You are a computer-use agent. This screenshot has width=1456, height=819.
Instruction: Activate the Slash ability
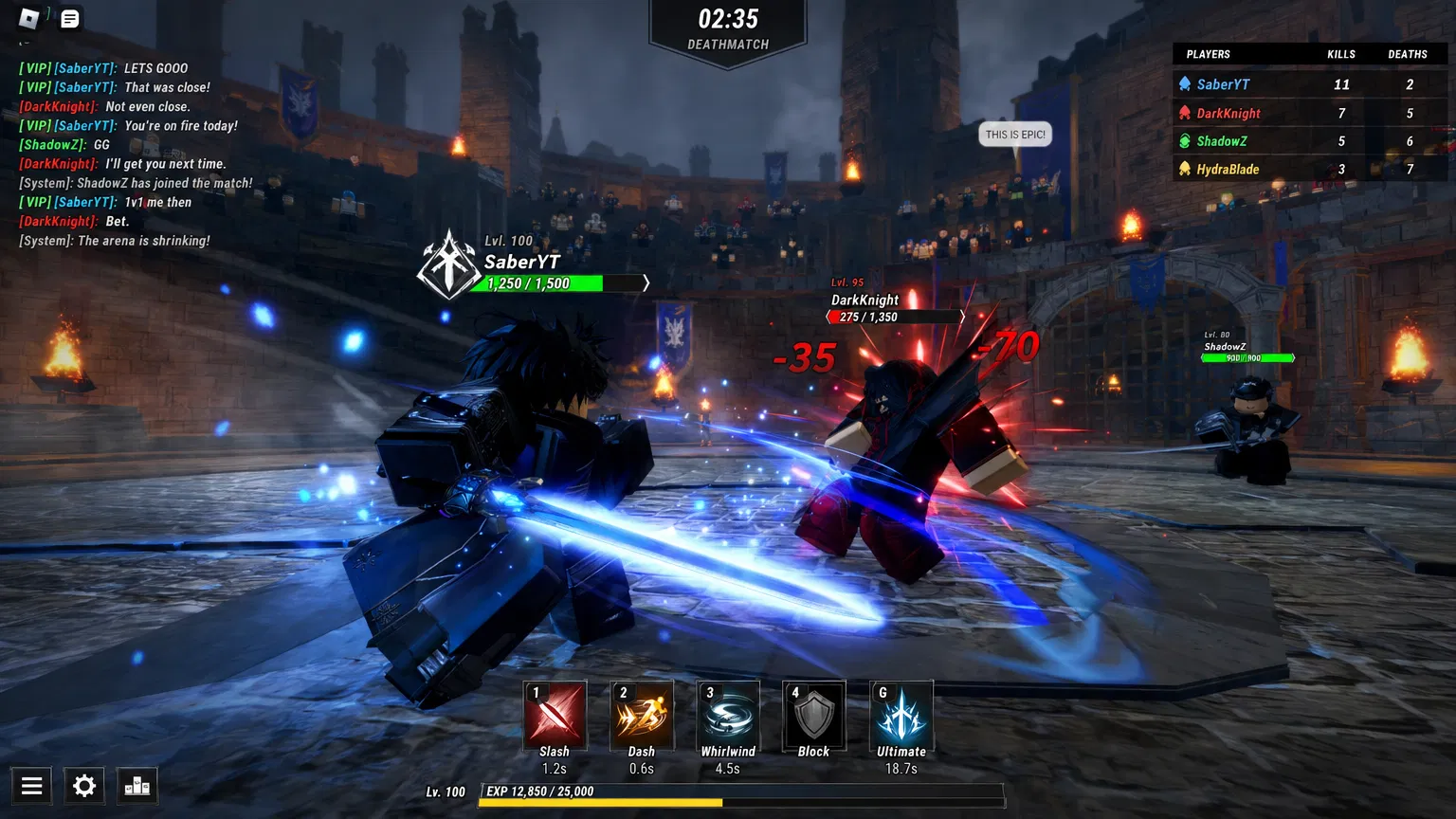pos(555,716)
